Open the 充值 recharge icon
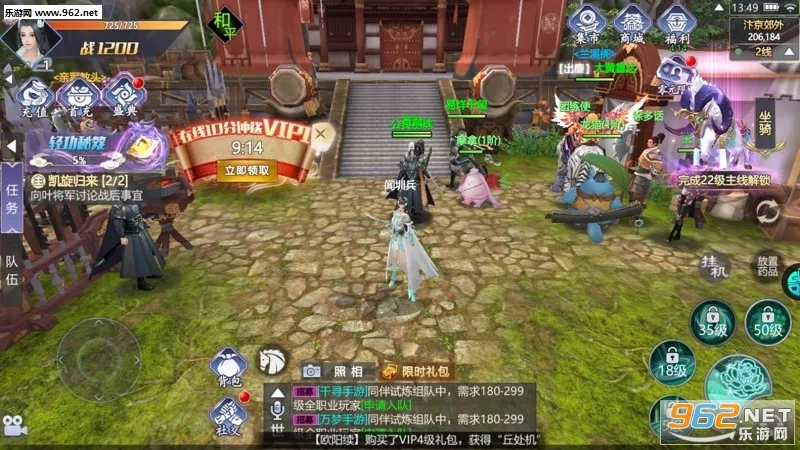The image size is (800, 450). coord(35,98)
